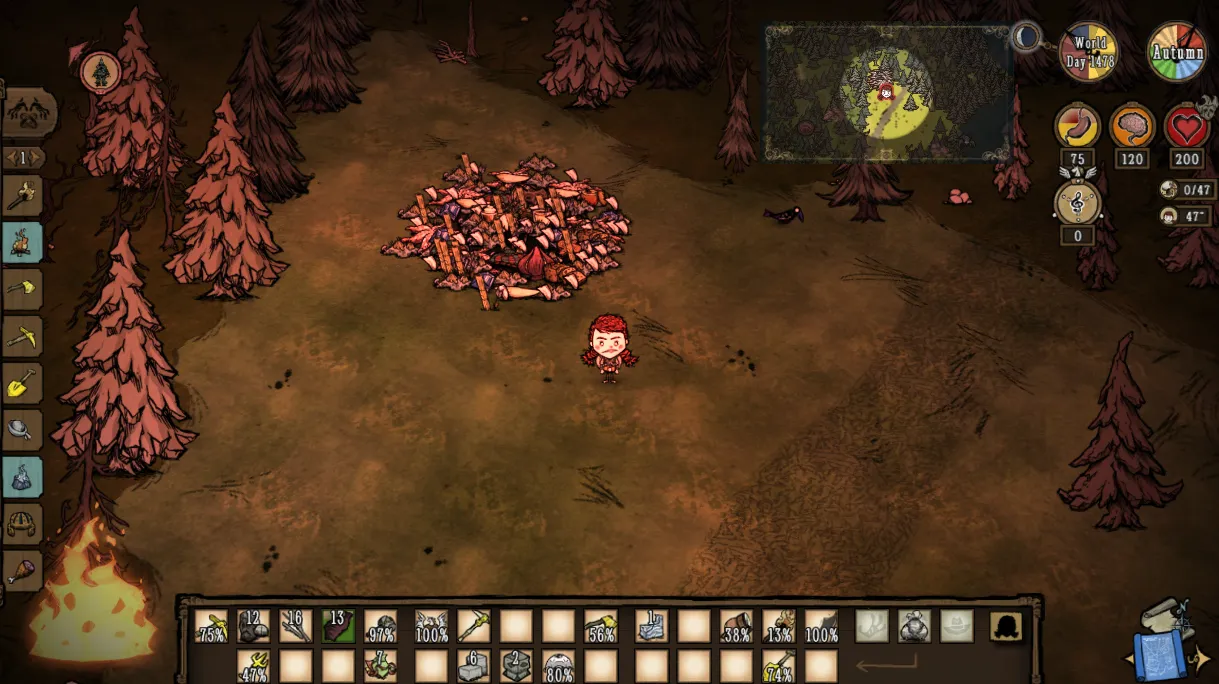
Task: Open the map scroll button
Action: 1163,638
